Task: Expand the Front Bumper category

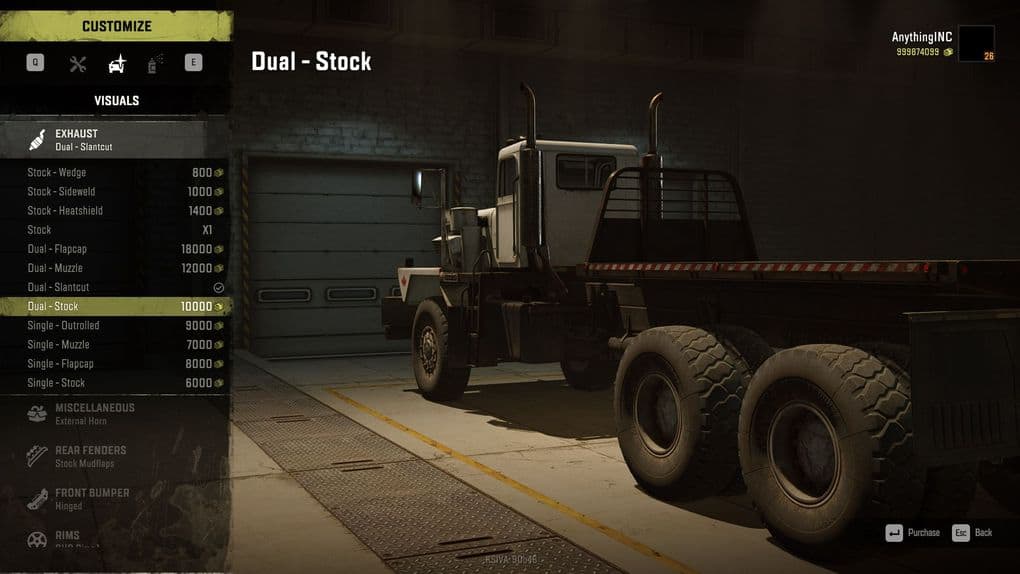Action: [116, 499]
